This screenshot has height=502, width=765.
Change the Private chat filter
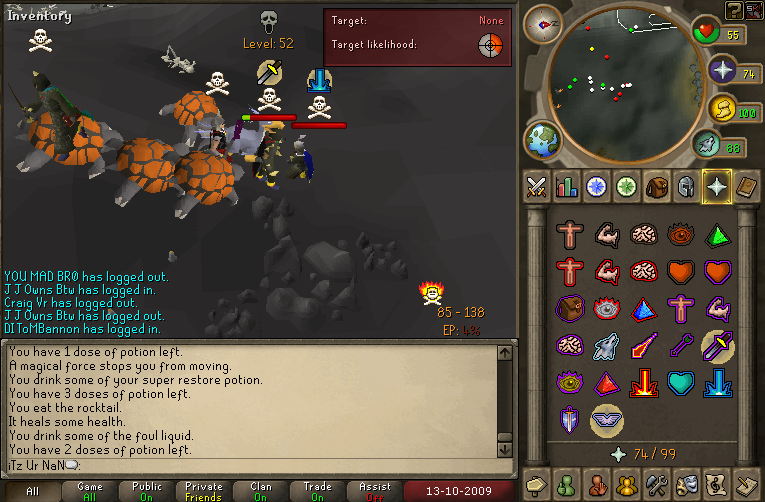point(204,491)
